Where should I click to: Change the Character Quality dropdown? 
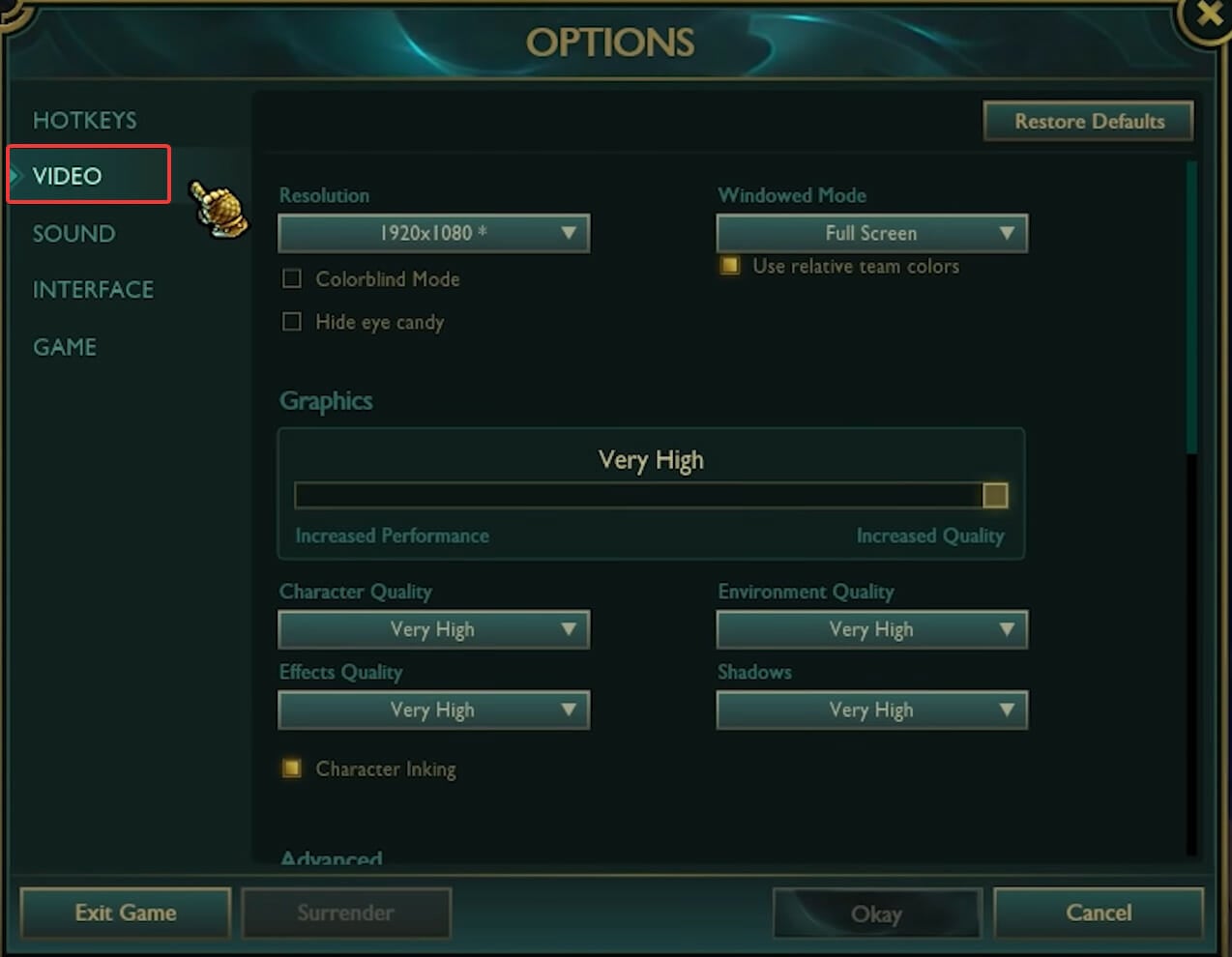tap(433, 629)
